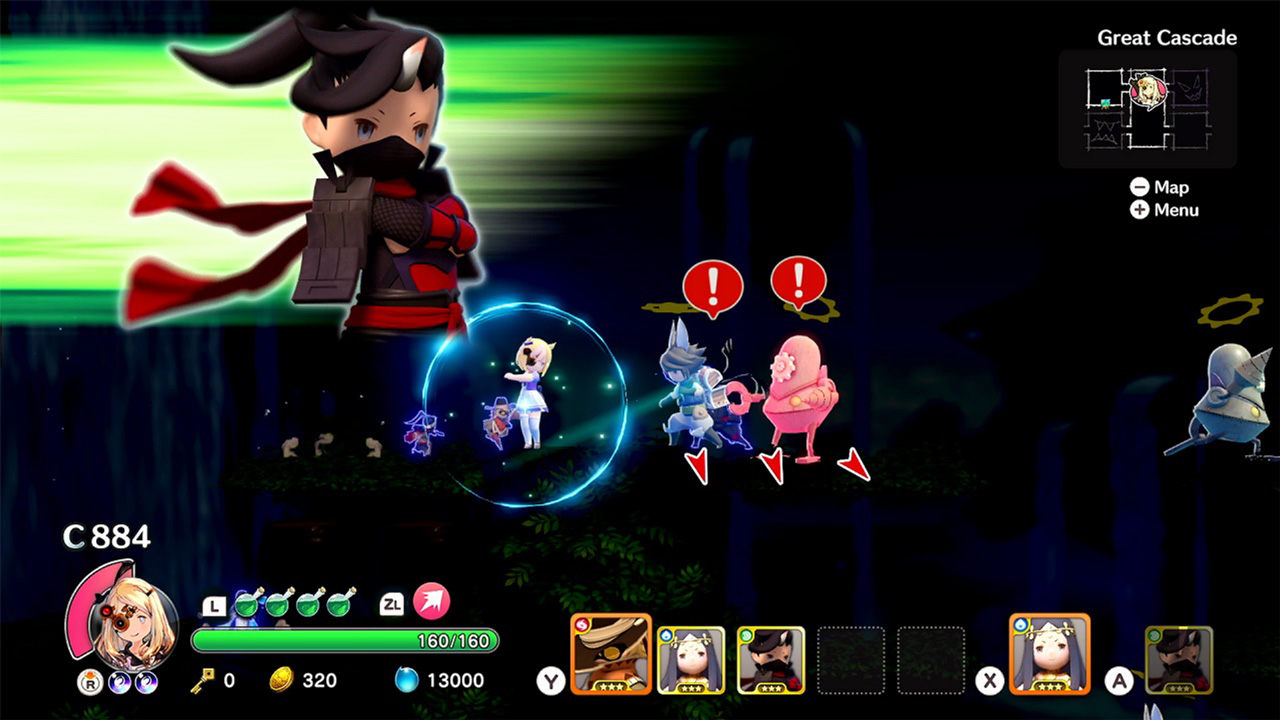Image resolution: width=1280 pixels, height=720 pixels.
Task: Toggle the Map with the minus icon
Action: (x=1141, y=187)
